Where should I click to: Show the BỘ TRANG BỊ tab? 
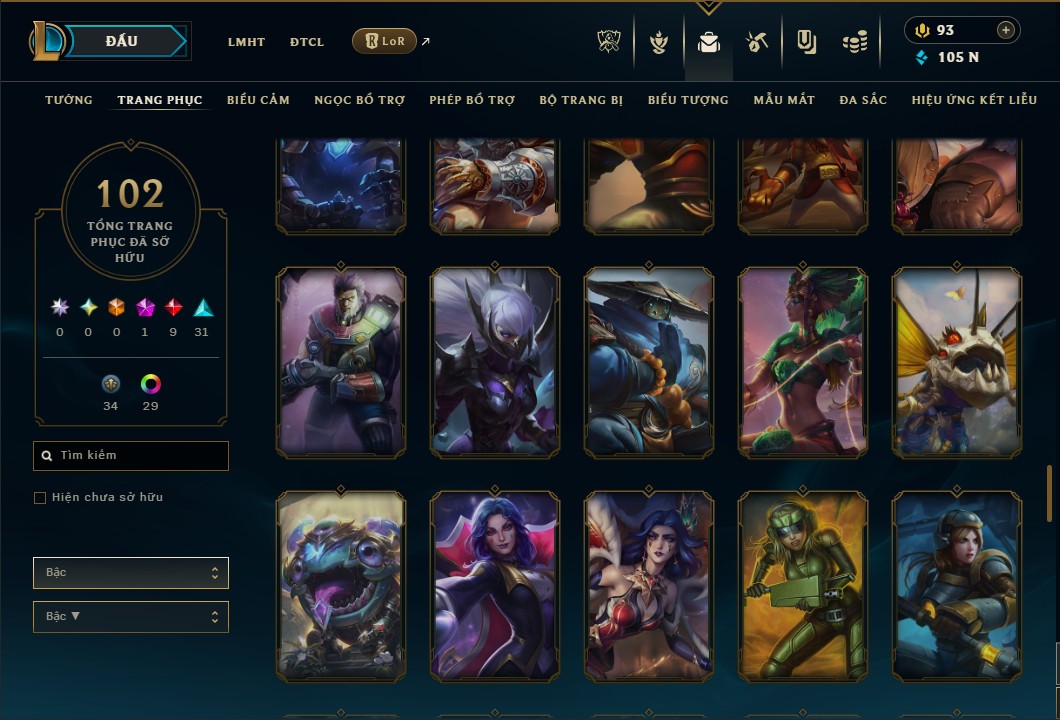coord(581,100)
